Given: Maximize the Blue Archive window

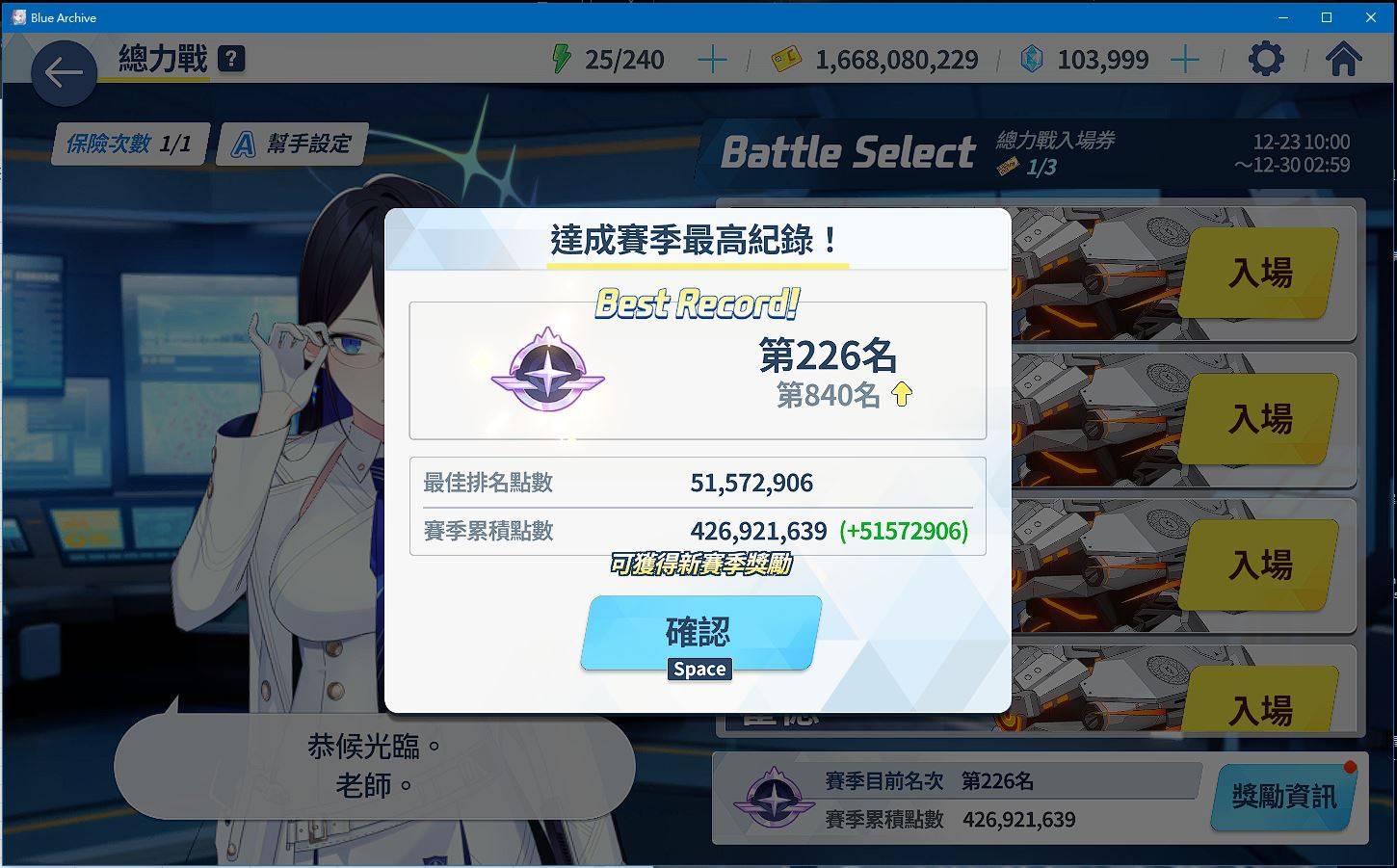Looking at the screenshot, I should click(1327, 17).
